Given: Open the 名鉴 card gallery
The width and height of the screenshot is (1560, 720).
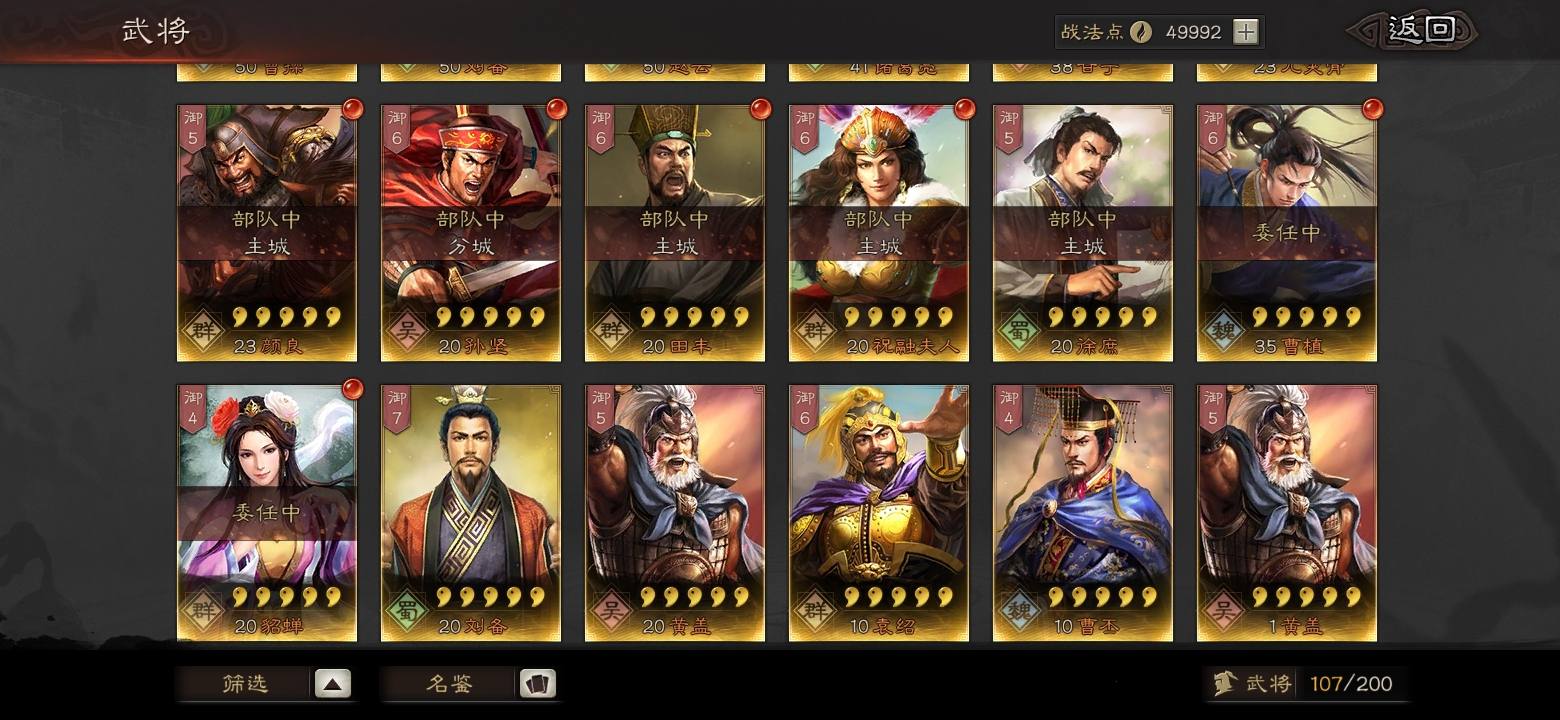Looking at the screenshot, I should click(x=470, y=684).
